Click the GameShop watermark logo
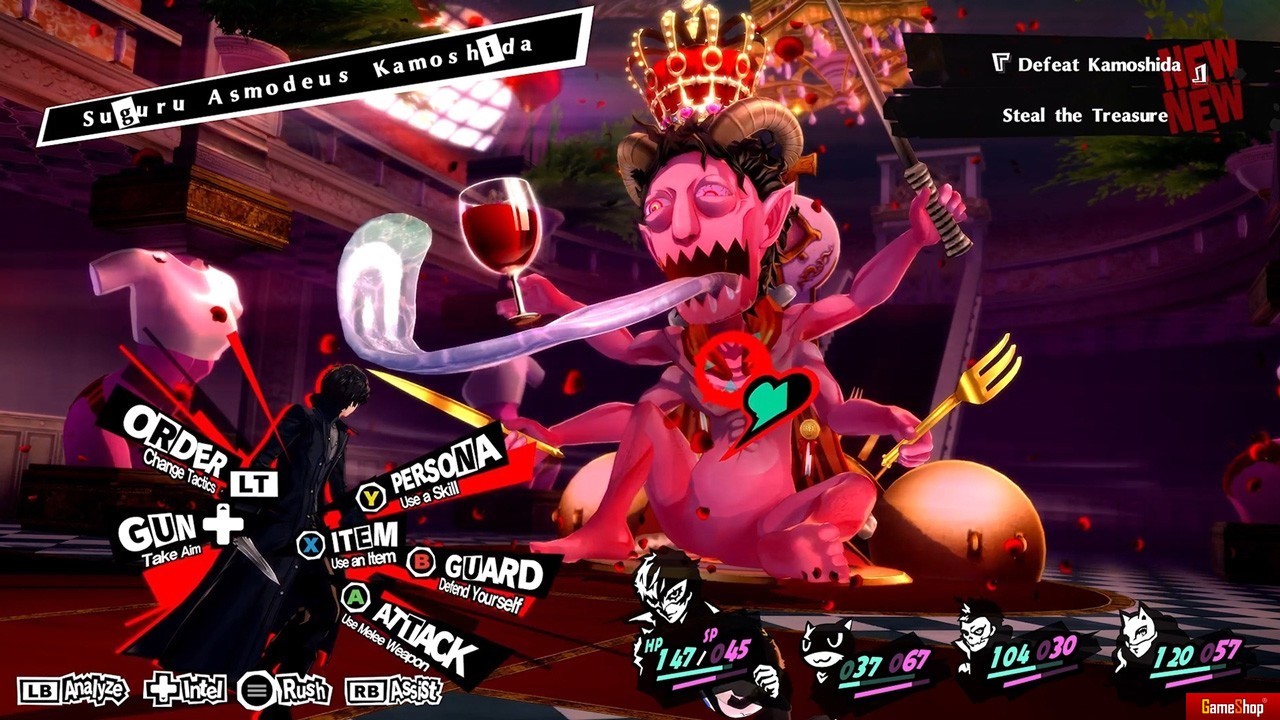The height and width of the screenshot is (720, 1280). pyautogui.click(x=1228, y=706)
